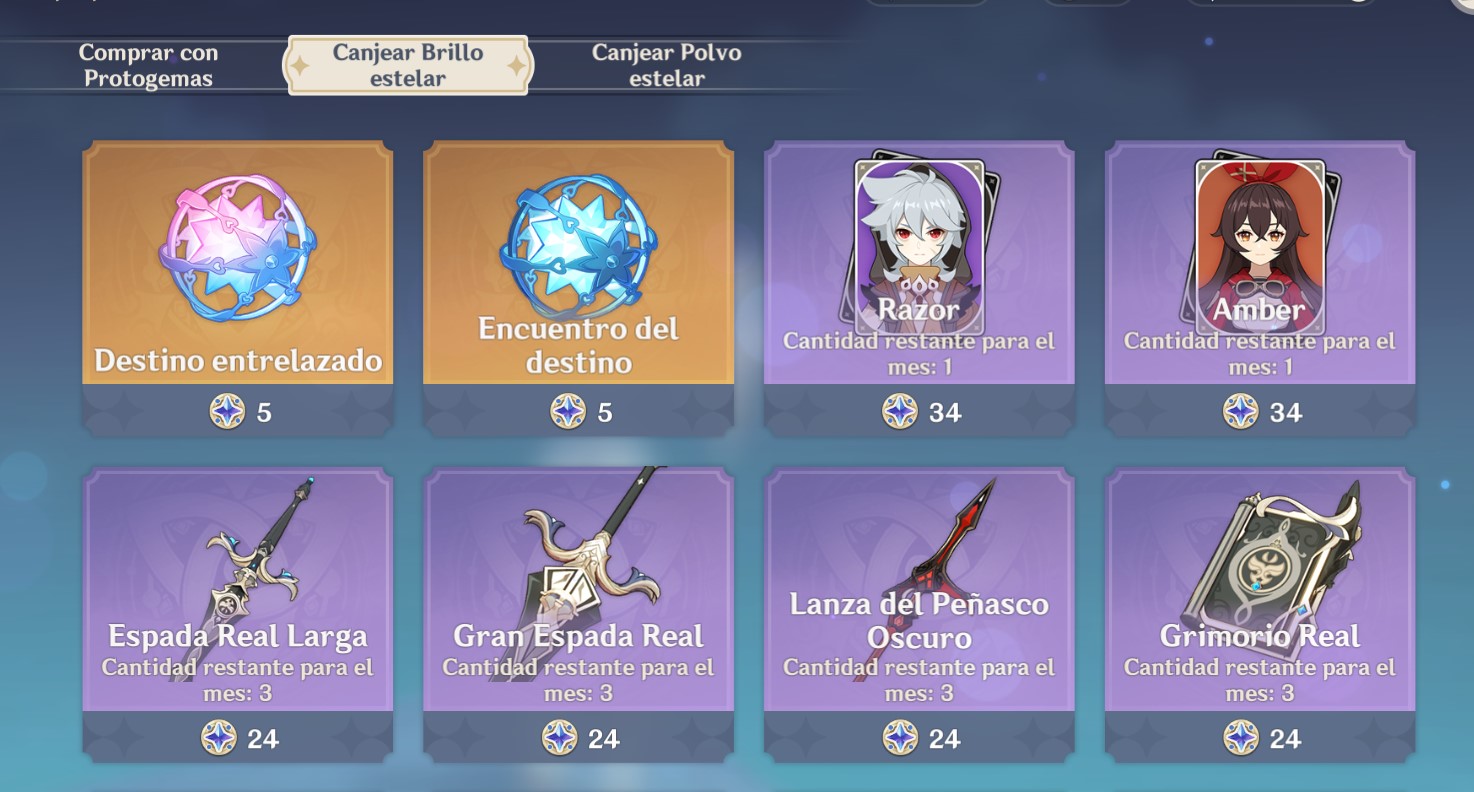Viewport: 1474px width, 792px height.
Task: Switch to the Comprar con Protogemas tab
Action: [x=148, y=66]
